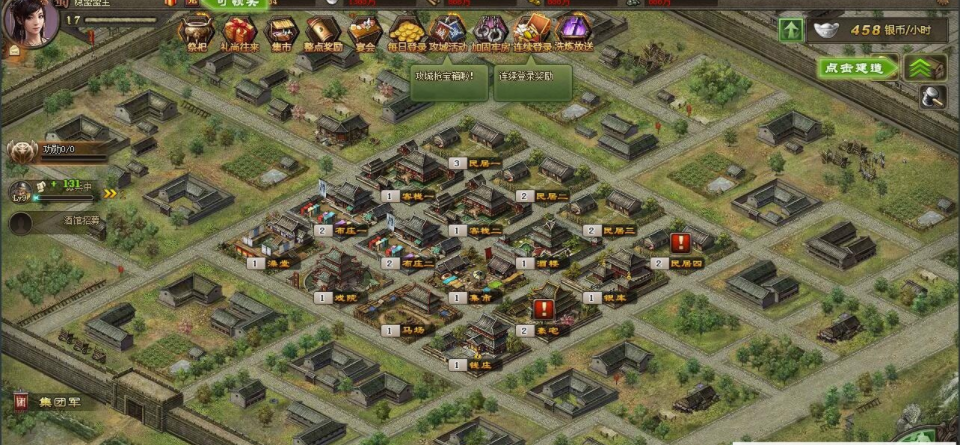
Task: Open the 洗炼放送 purple potion event
Action: pos(574,32)
